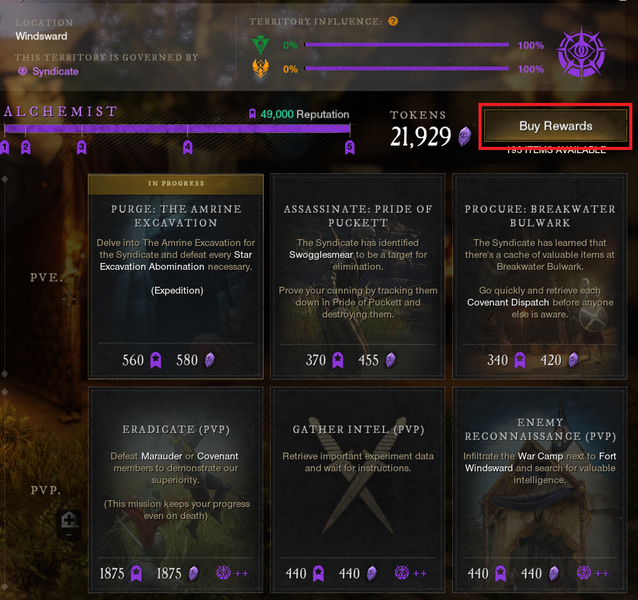Click the Territory Influence help question mark
Image resolution: width=638 pixels, height=600 pixels.
tap(393, 21)
